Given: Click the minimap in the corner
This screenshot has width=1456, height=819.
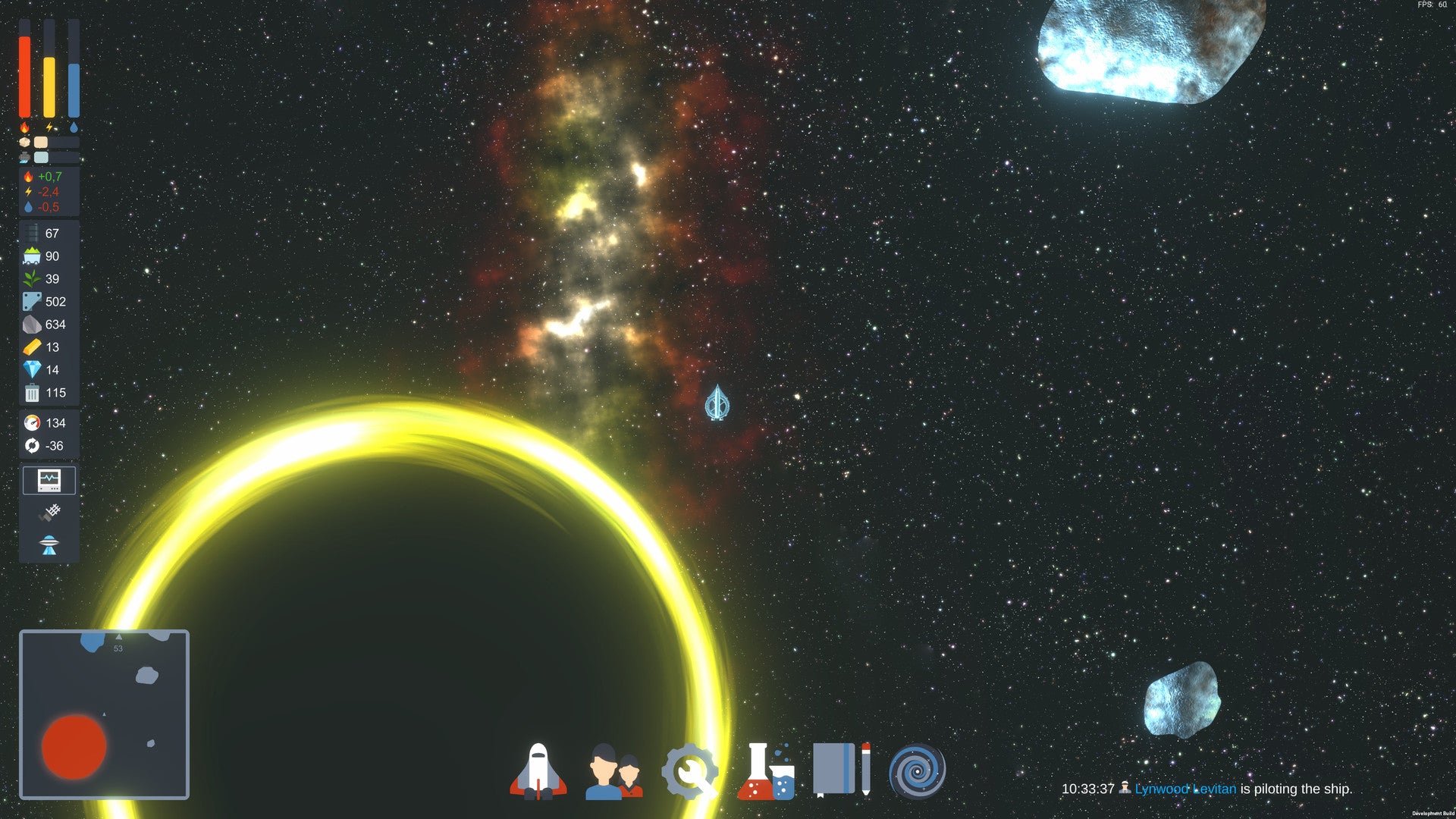Looking at the screenshot, I should point(104,714).
